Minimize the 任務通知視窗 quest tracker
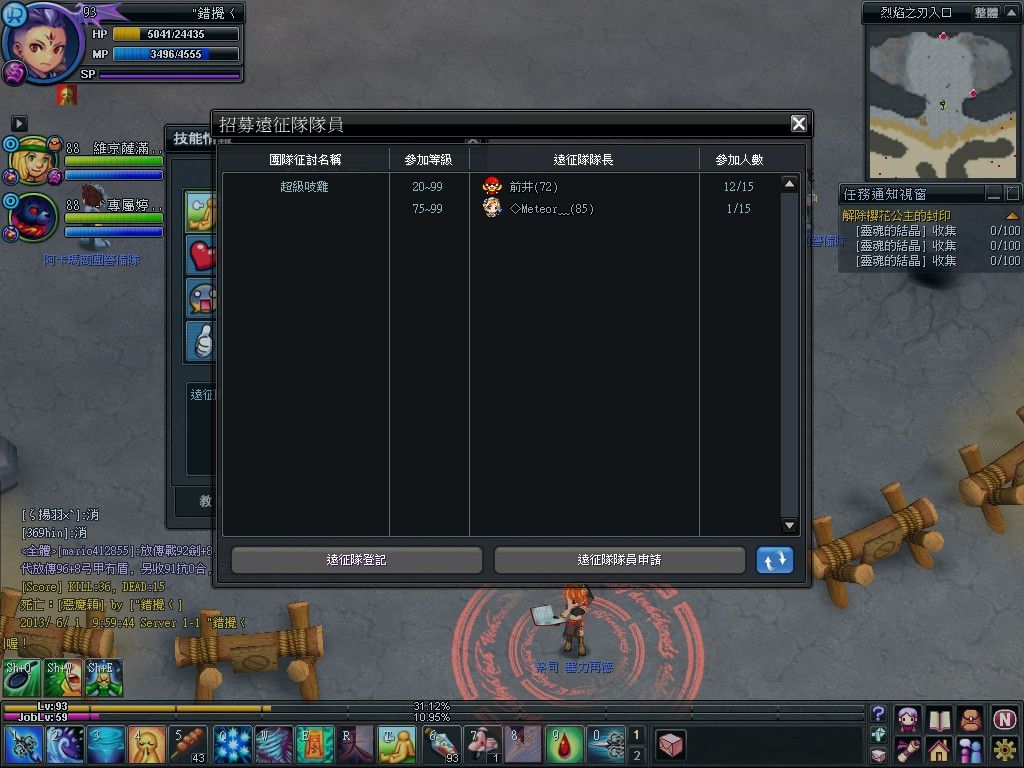The width and height of the screenshot is (1024, 768). coord(993,194)
